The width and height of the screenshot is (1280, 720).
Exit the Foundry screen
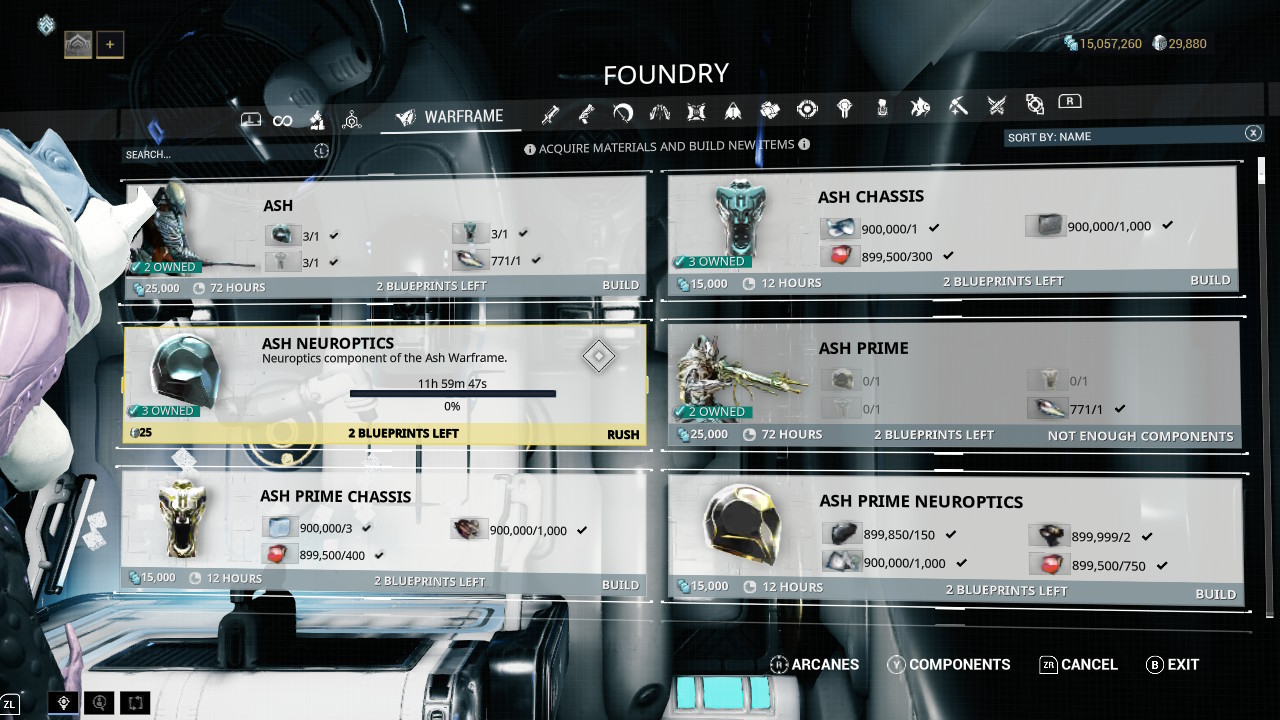point(1172,665)
